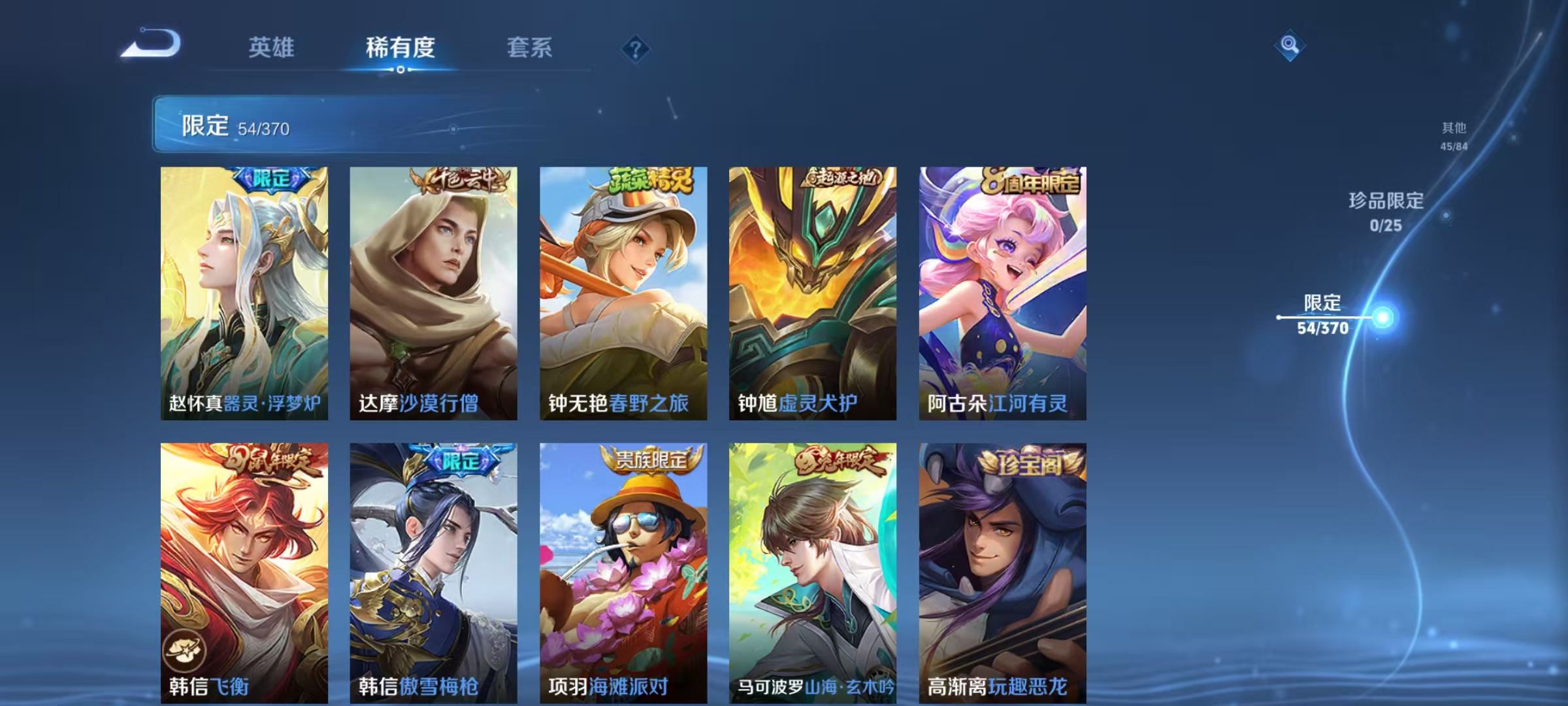Image resolution: width=1568 pixels, height=706 pixels.
Task: Click the help question mark icon
Action: 635,48
